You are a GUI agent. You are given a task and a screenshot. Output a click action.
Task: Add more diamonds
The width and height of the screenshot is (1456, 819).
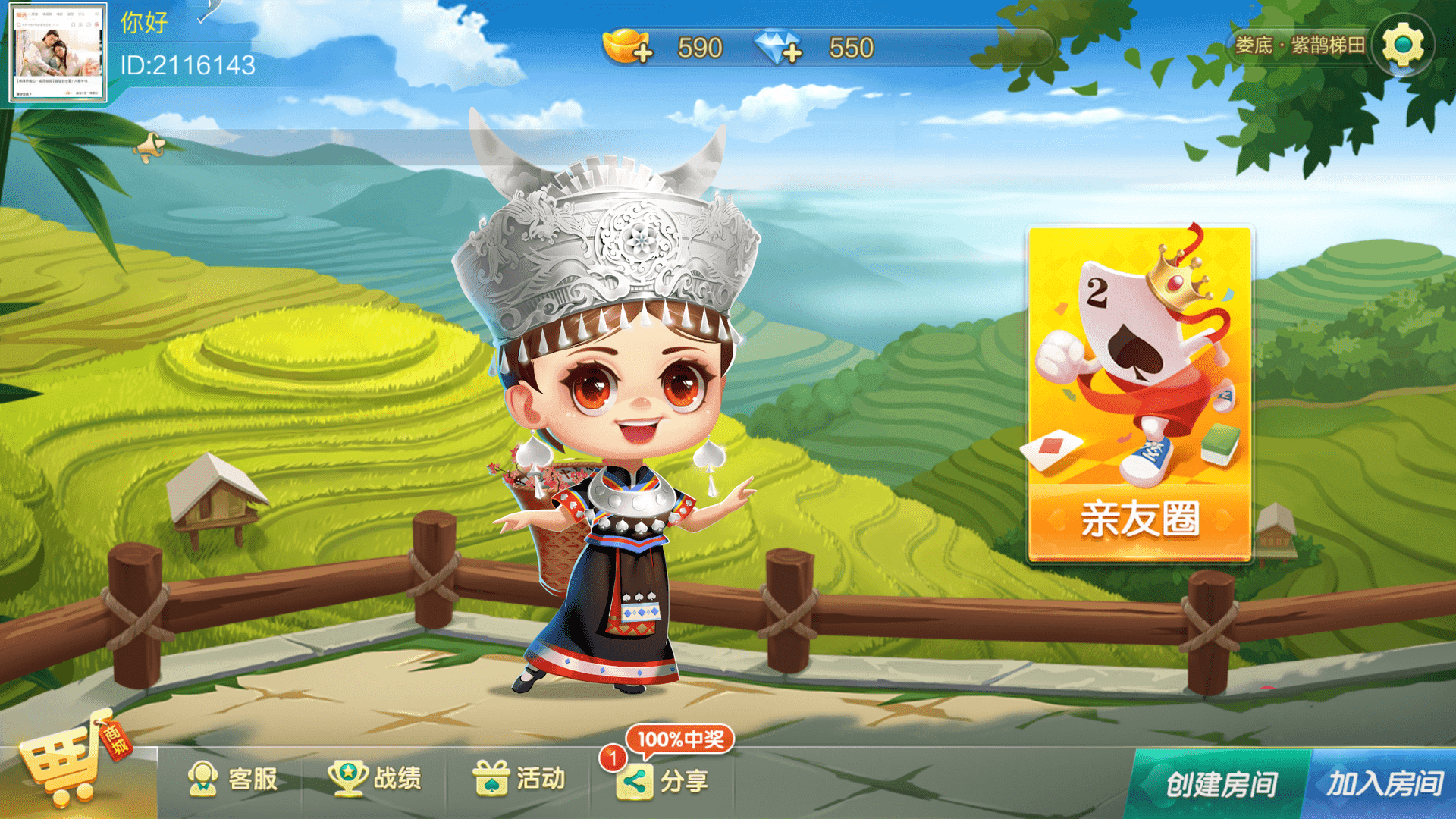point(779,47)
